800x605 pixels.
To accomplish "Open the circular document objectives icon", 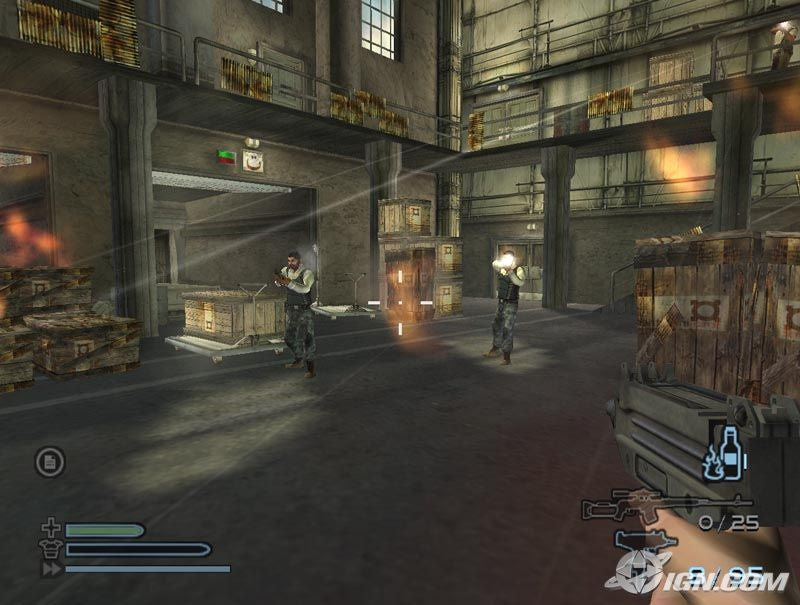I will coord(50,461).
